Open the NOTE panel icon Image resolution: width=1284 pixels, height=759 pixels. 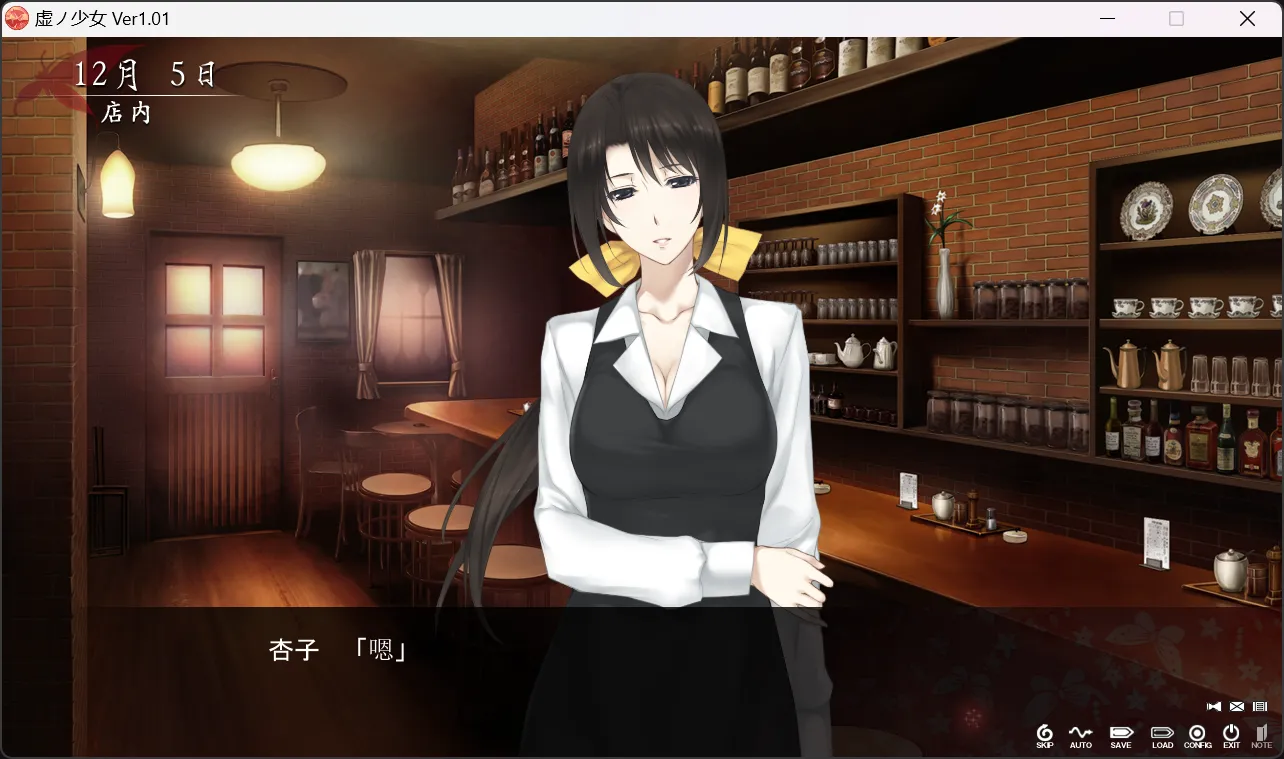tap(1259, 735)
